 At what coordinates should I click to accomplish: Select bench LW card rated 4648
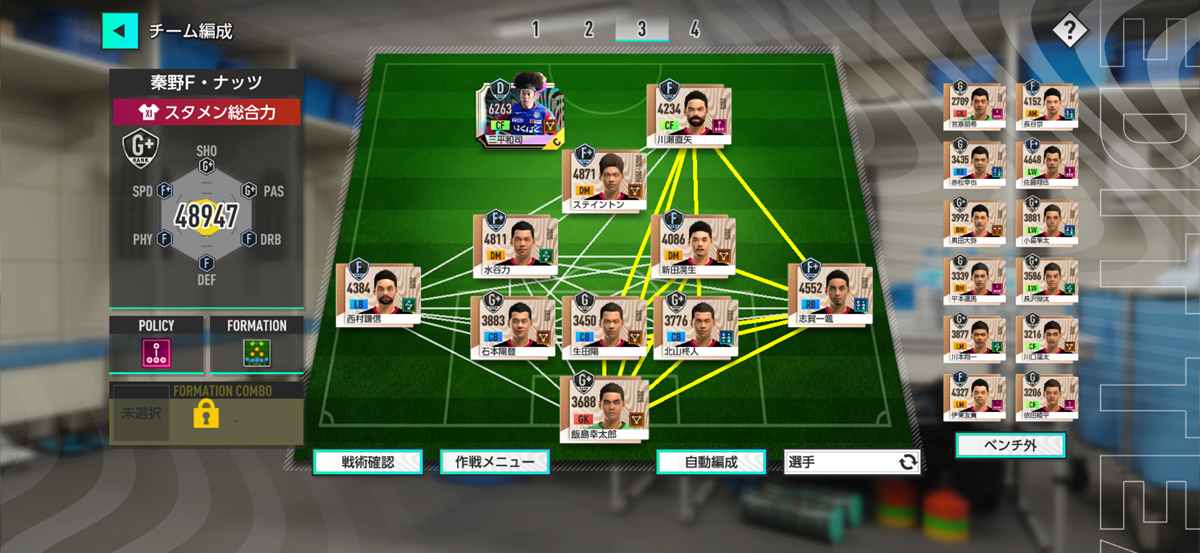1046,164
